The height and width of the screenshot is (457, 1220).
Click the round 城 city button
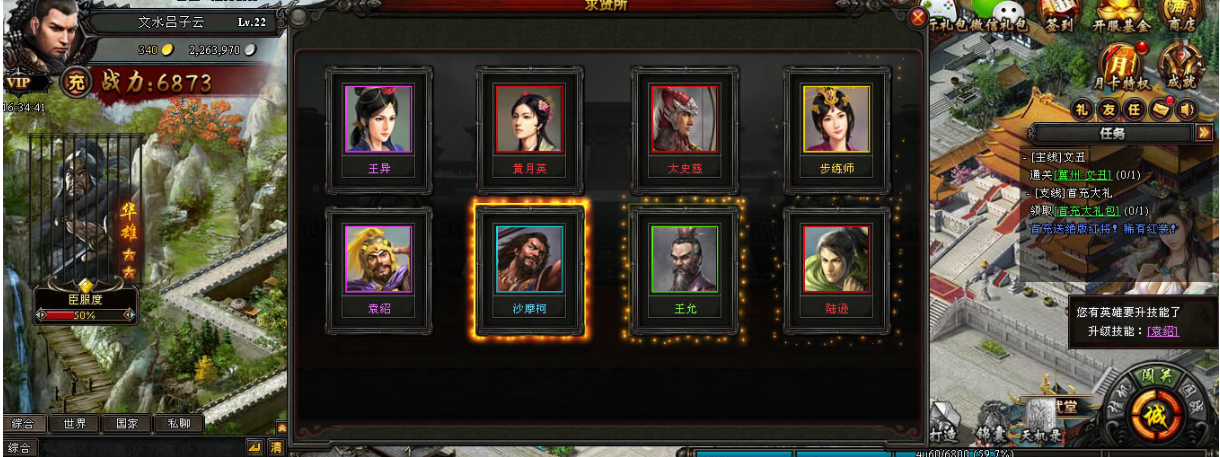point(1155,412)
